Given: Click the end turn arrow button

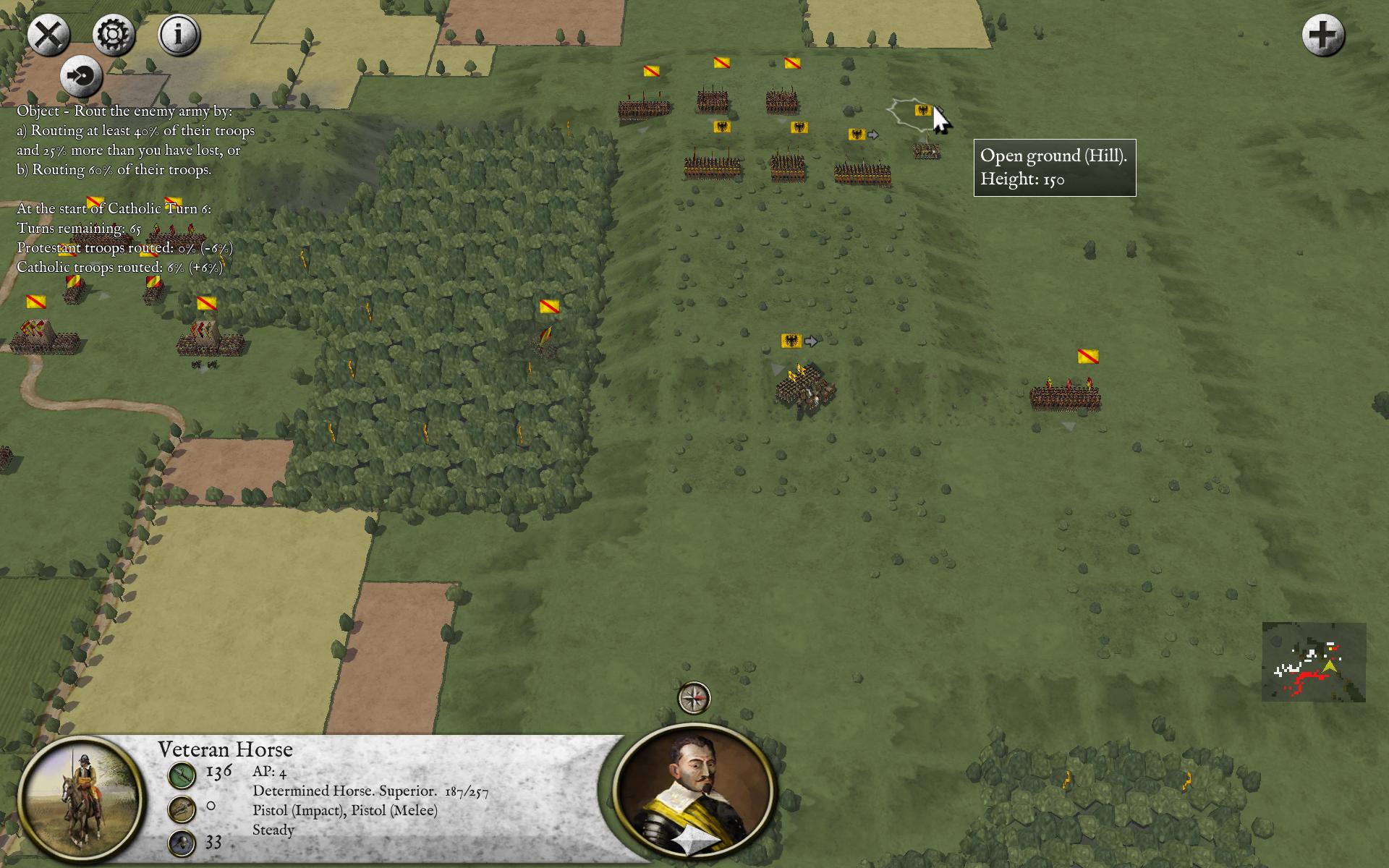Looking at the screenshot, I should tap(81, 76).
